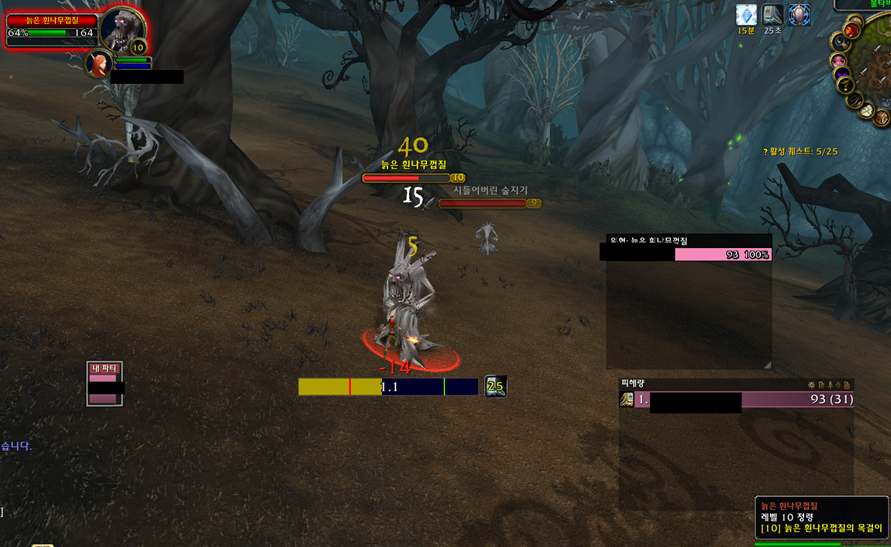
Task: Click the hammer buff with 25-second timer
Action: [x=773, y=15]
